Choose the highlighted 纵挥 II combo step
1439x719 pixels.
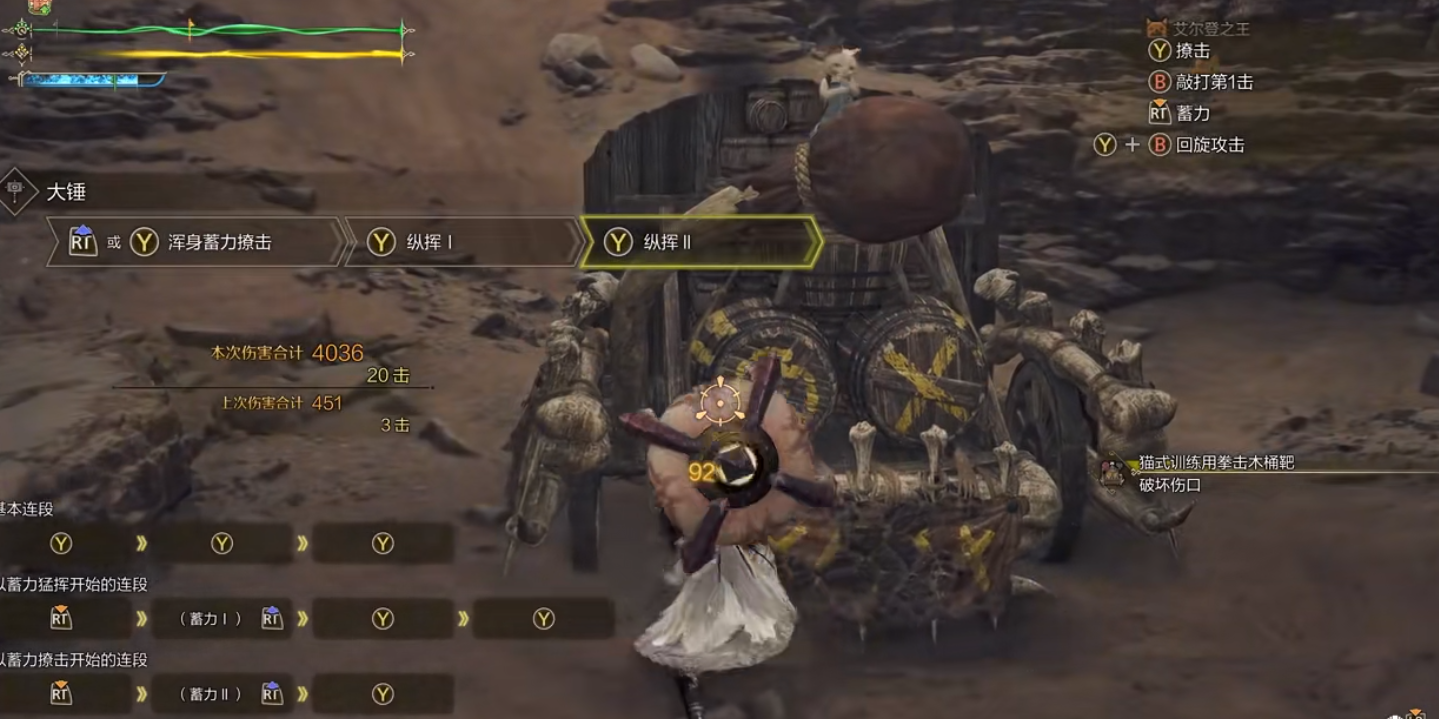pyautogui.click(x=698, y=242)
